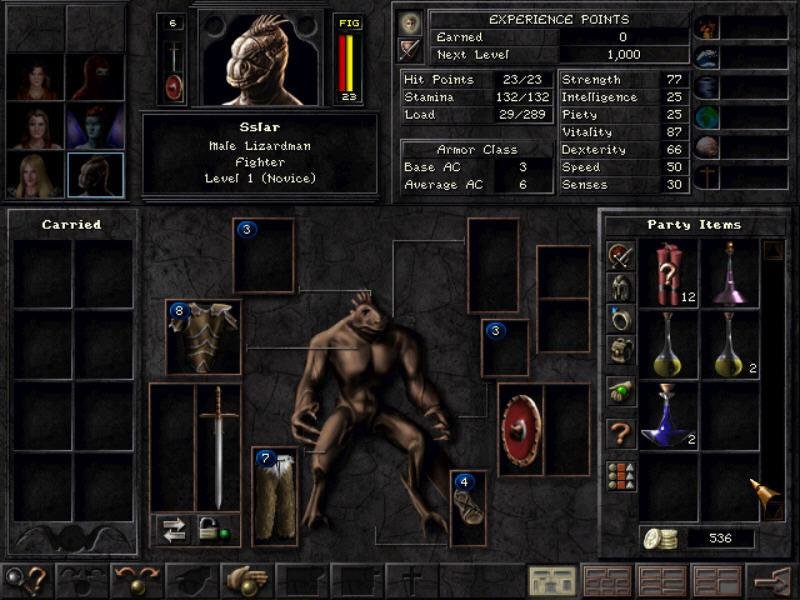Select the sandals in the feet slot
Image resolution: width=800 pixels, height=600 pixels.
(x=468, y=507)
